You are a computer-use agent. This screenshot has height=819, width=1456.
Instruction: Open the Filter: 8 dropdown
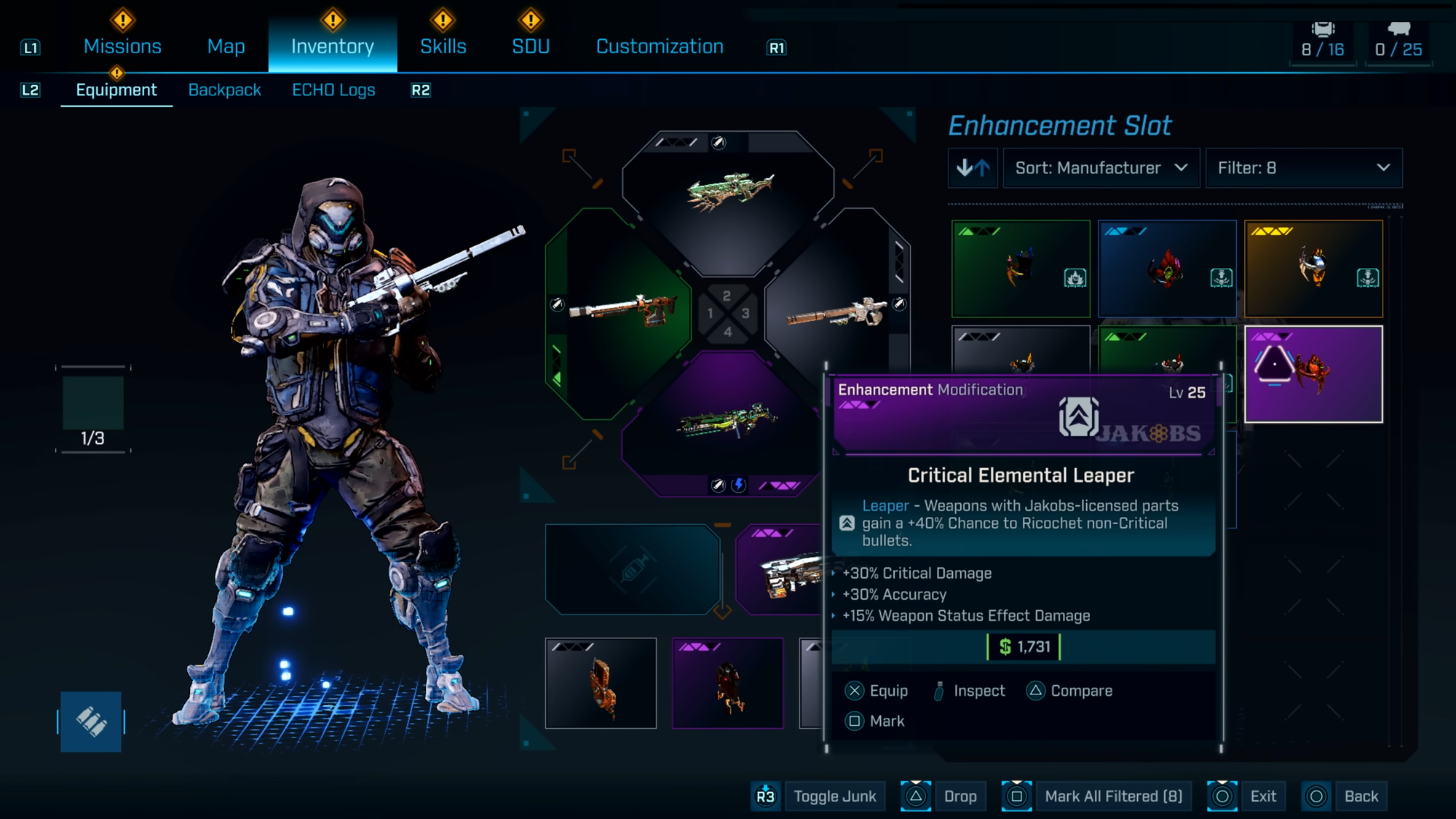pyautogui.click(x=1303, y=168)
